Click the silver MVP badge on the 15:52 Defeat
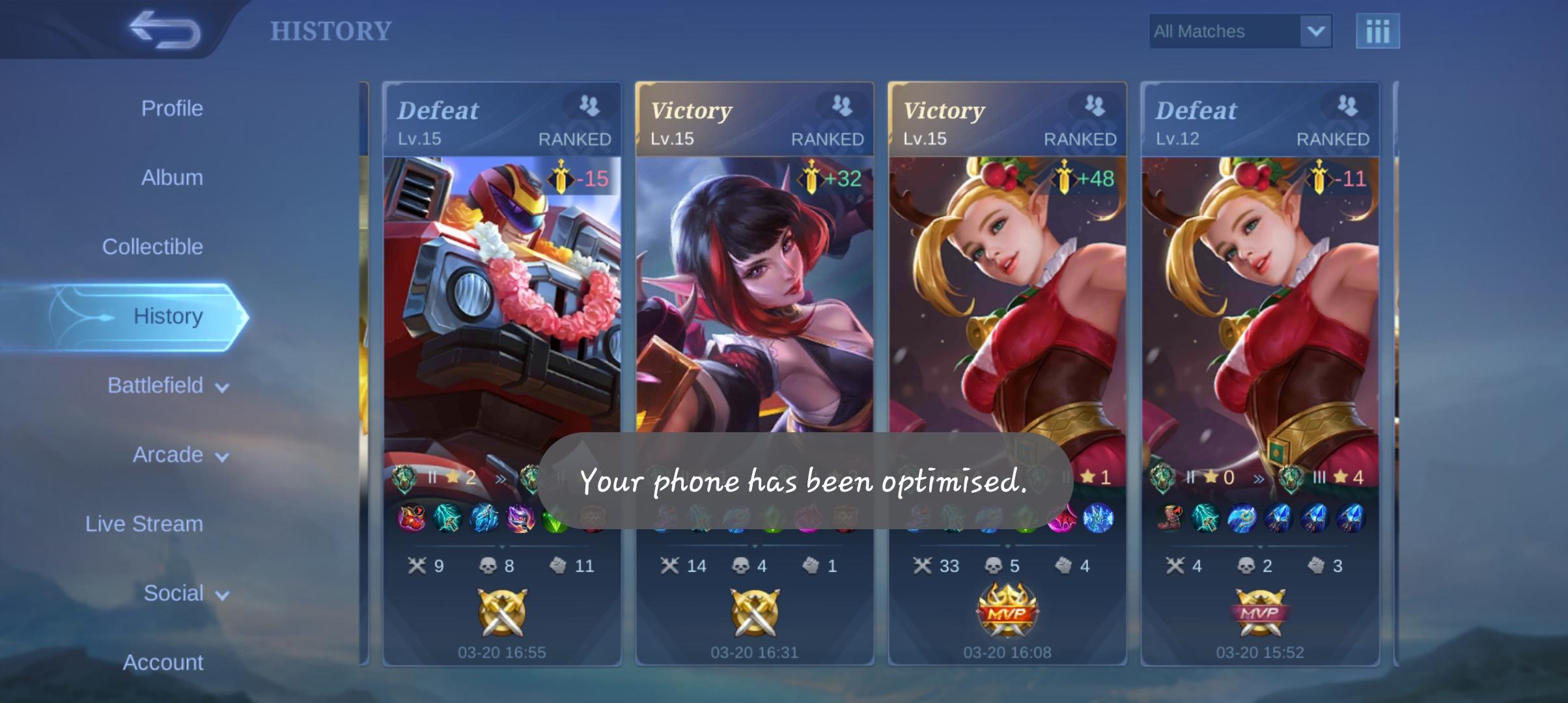The image size is (1568, 703). pos(1259,612)
